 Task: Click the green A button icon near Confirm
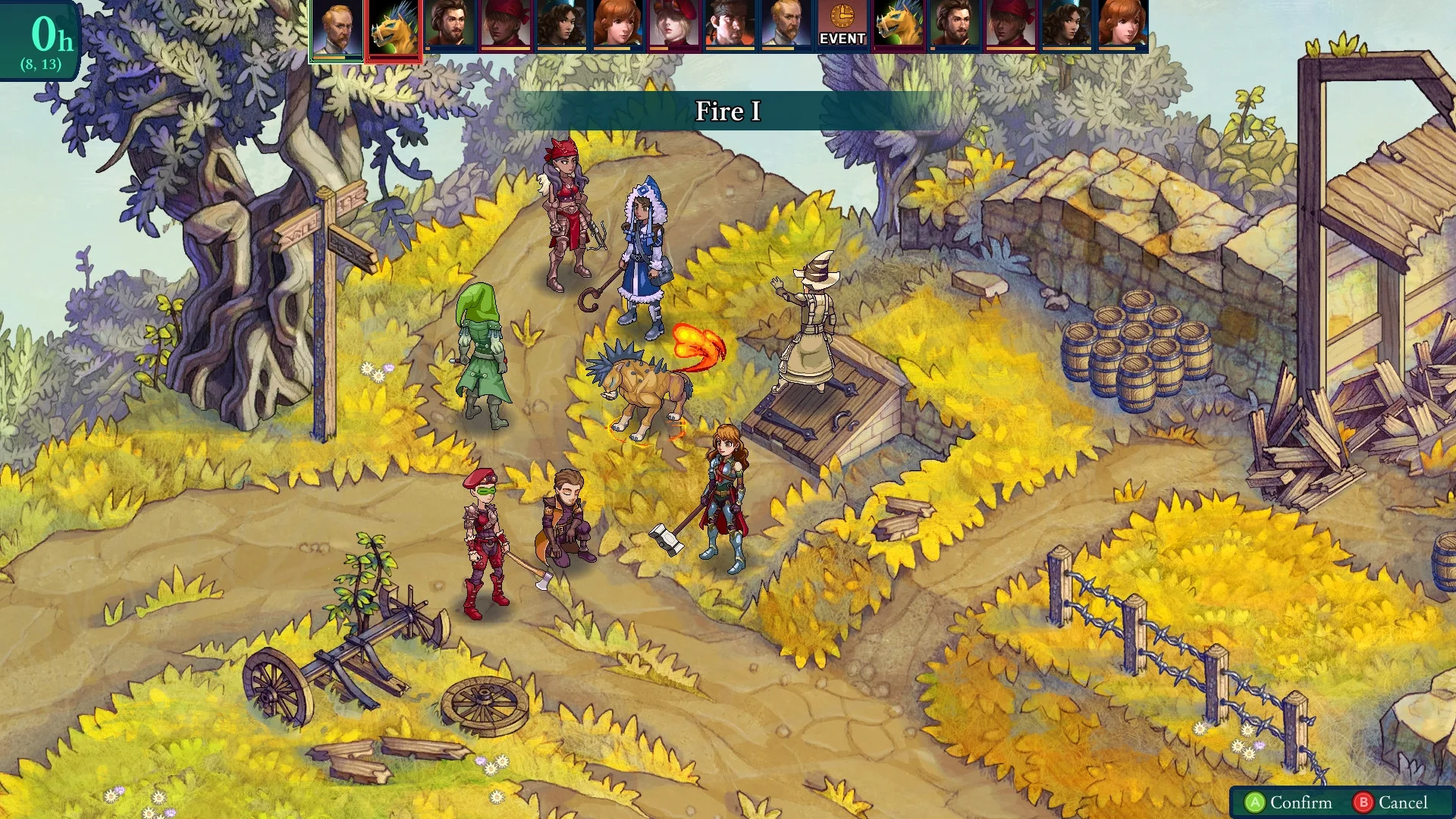1256,802
